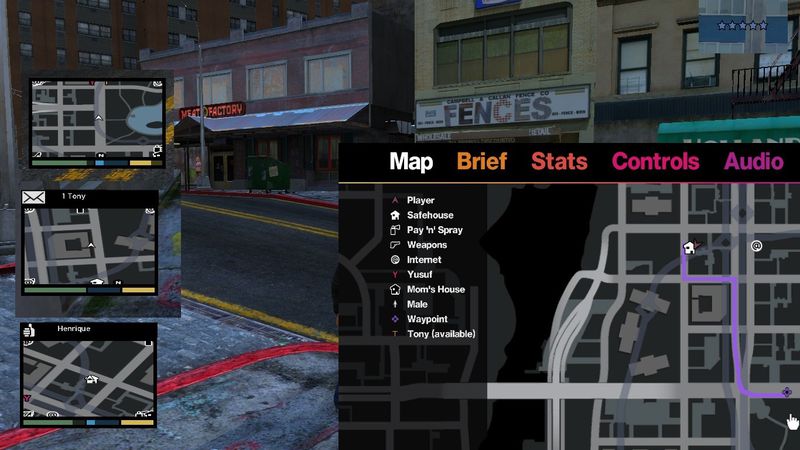Click the purple waypoint marker on the map
Screen dimensions: 800x450
click(x=788, y=392)
